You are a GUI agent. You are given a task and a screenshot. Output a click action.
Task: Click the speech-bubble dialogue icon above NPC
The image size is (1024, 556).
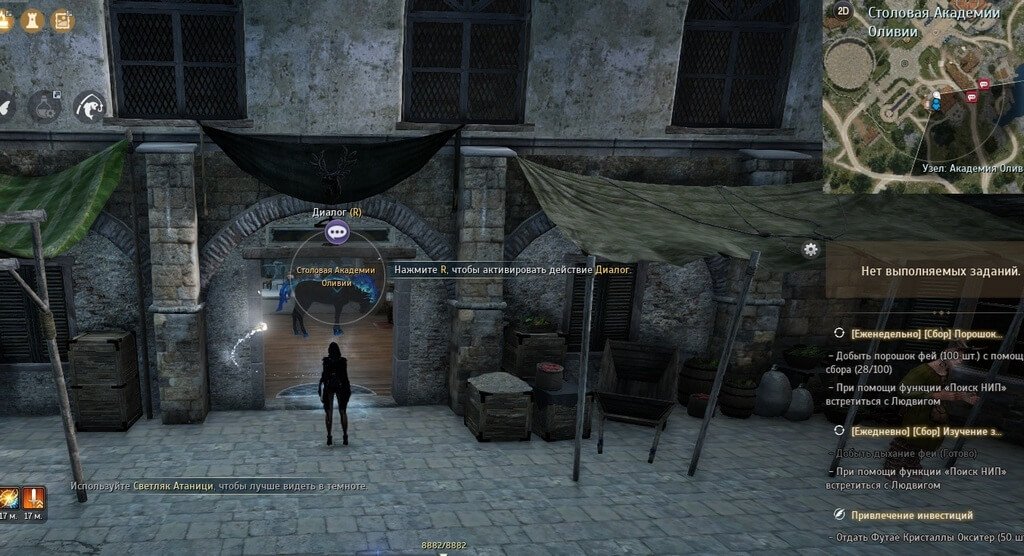coord(337,233)
